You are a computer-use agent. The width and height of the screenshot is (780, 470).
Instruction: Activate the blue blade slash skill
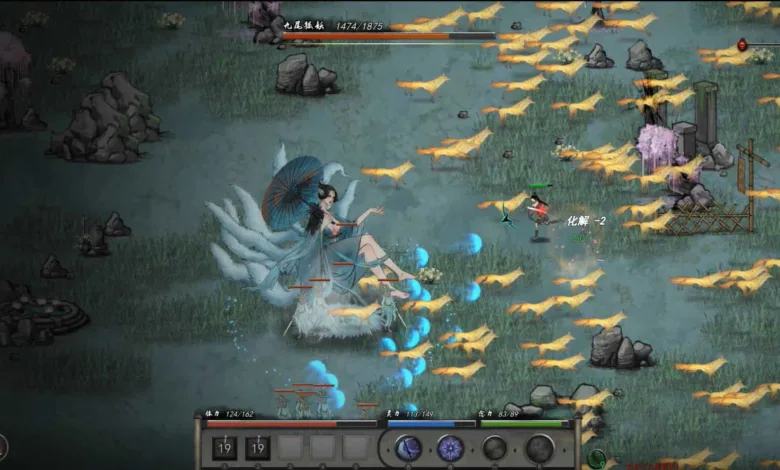click(x=408, y=448)
